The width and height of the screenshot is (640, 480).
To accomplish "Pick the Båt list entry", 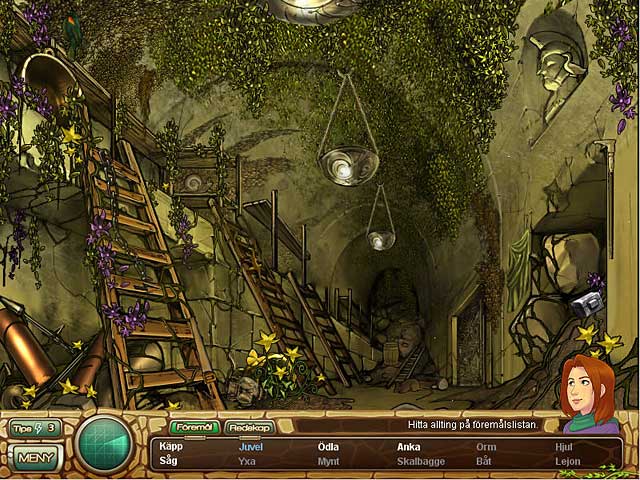I will pos(484,461).
